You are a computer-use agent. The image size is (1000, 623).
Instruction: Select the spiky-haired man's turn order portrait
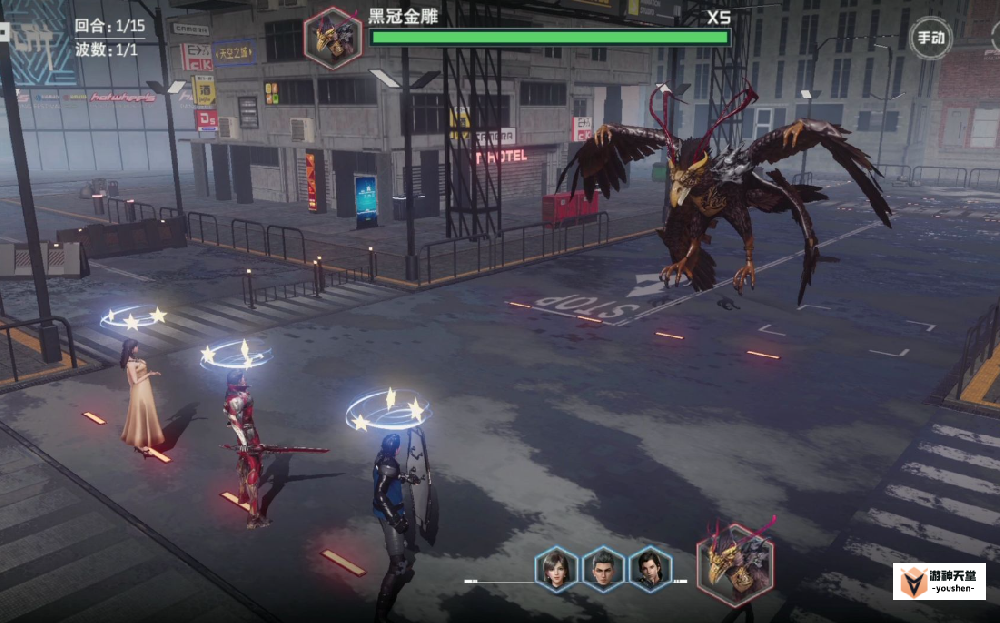point(603,569)
